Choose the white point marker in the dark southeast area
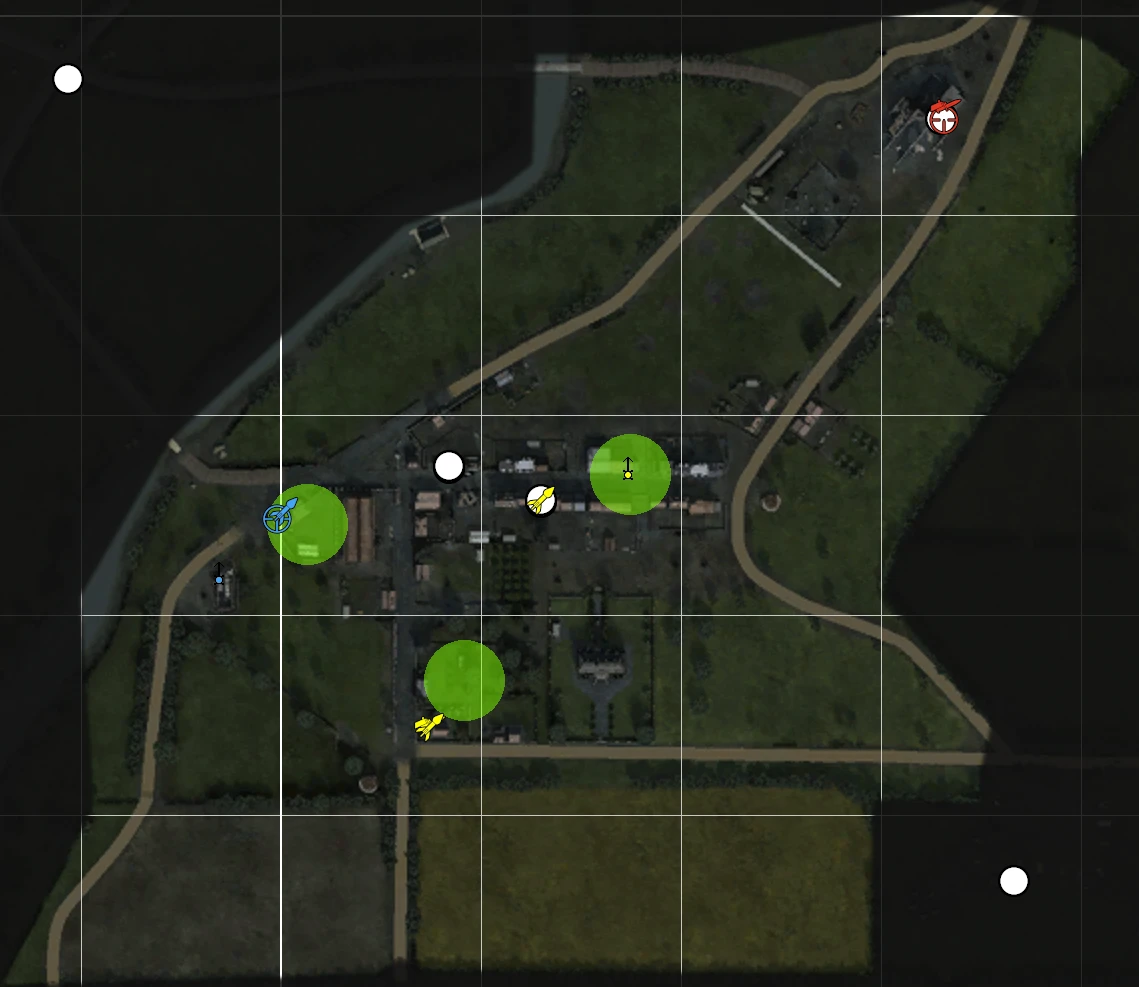The image size is (1139, 987). [x=1014, y=881]
